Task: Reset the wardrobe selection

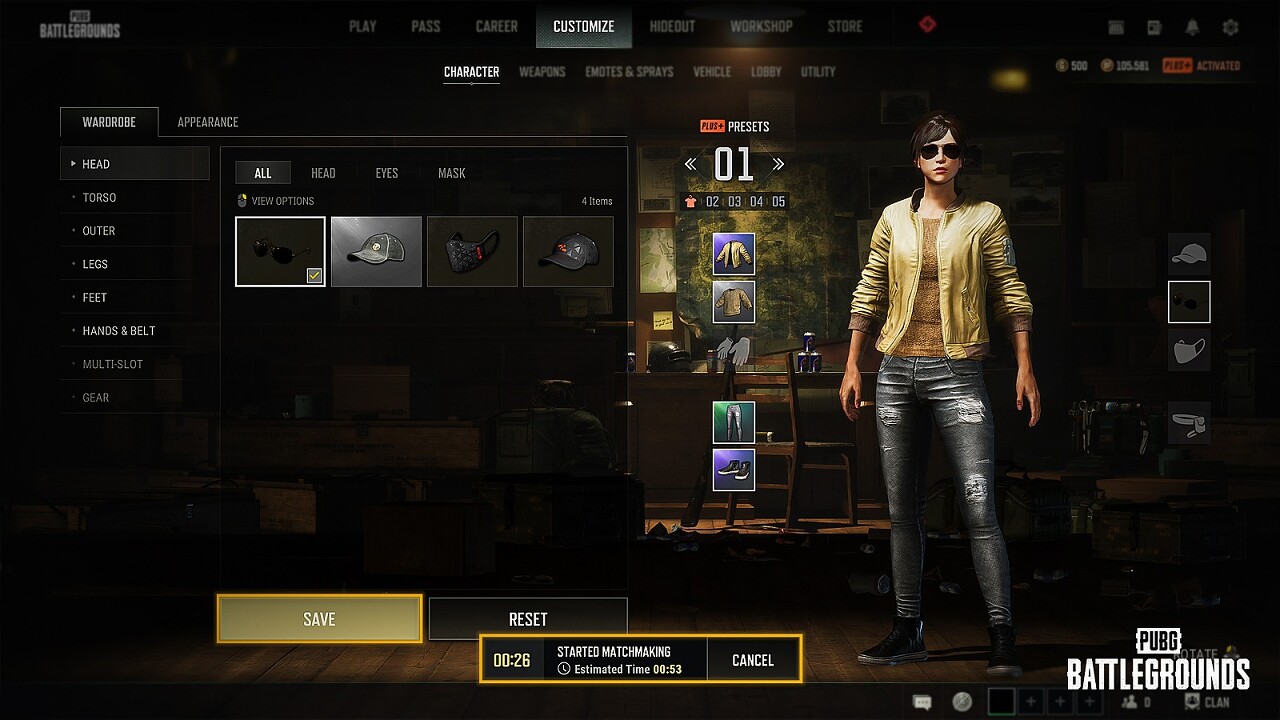Action: pos(527,619)
